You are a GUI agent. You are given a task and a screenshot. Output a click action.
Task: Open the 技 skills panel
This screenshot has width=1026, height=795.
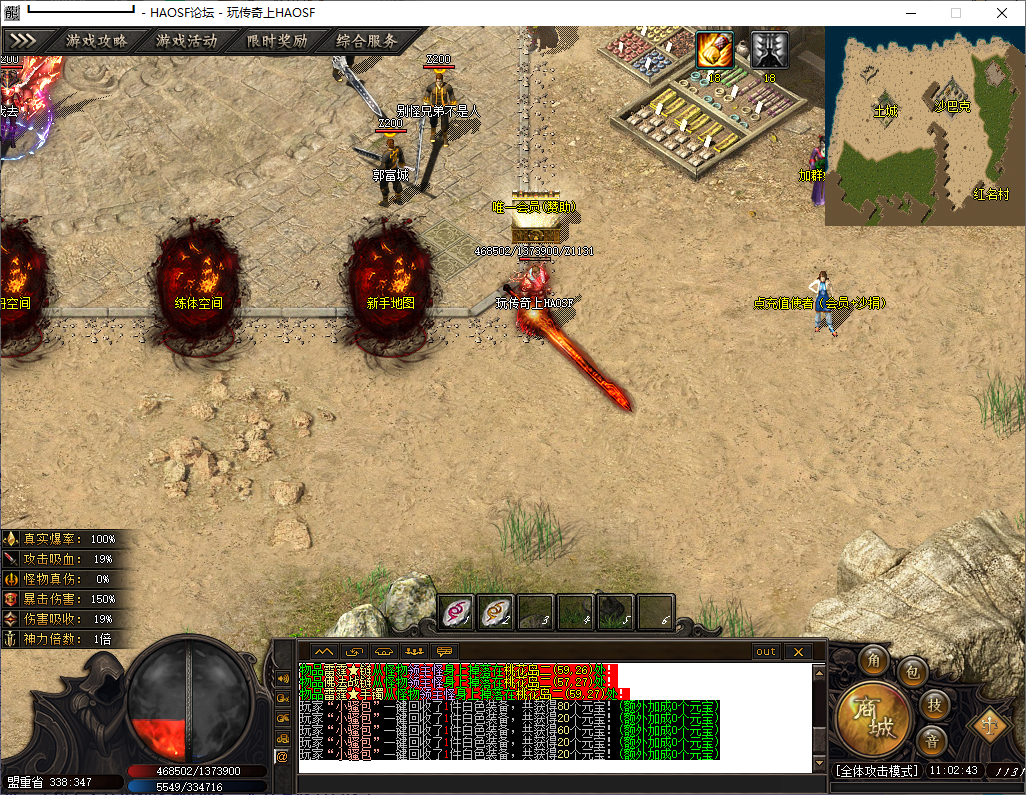932,704
